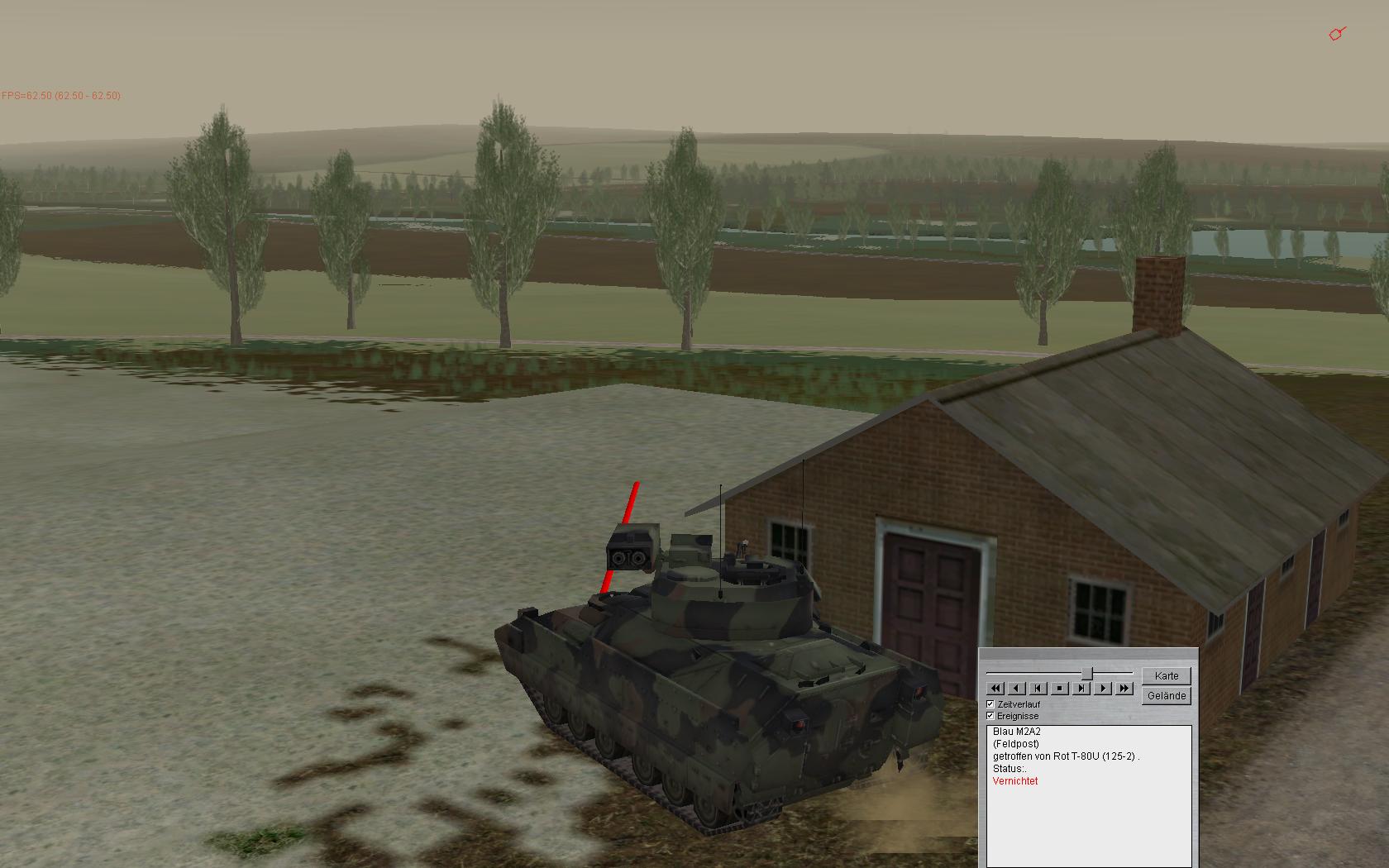The height and width of the screenshot is (868, 1389).
Task: Skip to the next event
Action: [1081, 688]
